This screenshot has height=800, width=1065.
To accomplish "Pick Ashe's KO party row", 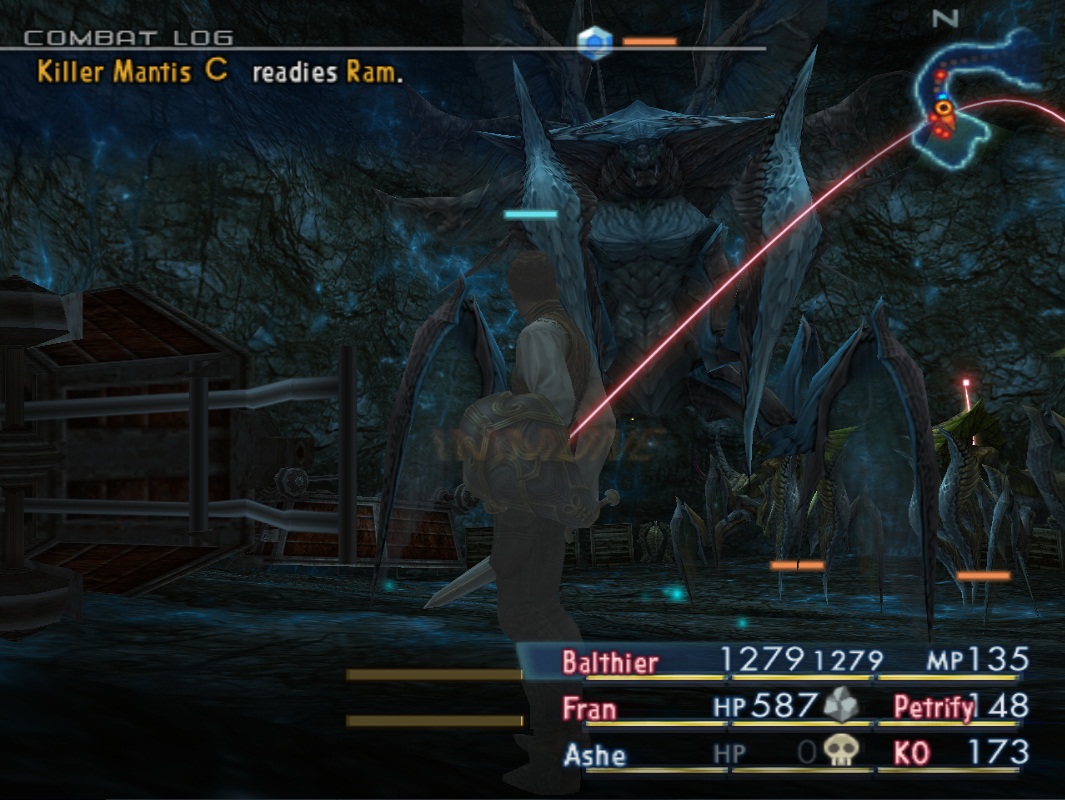I will coord(594,755).
